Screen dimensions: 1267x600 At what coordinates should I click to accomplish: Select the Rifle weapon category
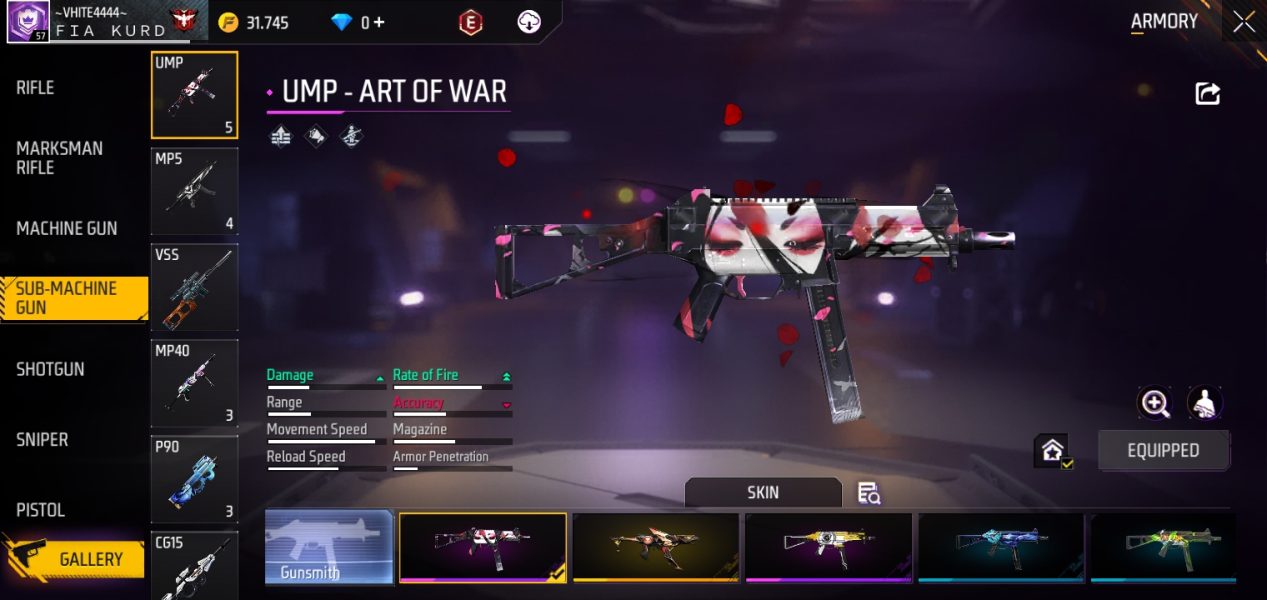coord(36,88)
